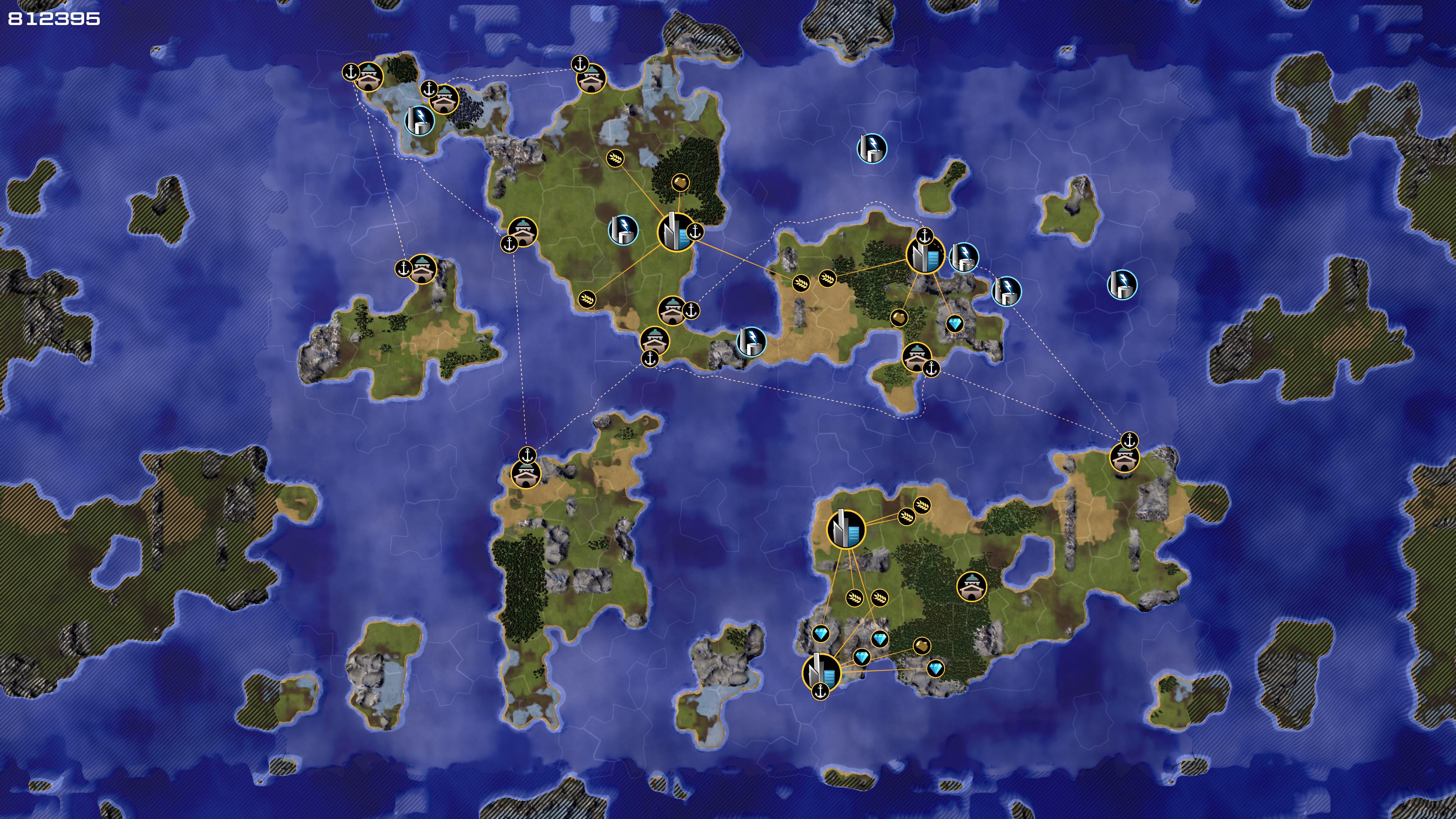Choose the power plant marker on the narrow isthmus
1456x819 pixels.
coord(751,342)
